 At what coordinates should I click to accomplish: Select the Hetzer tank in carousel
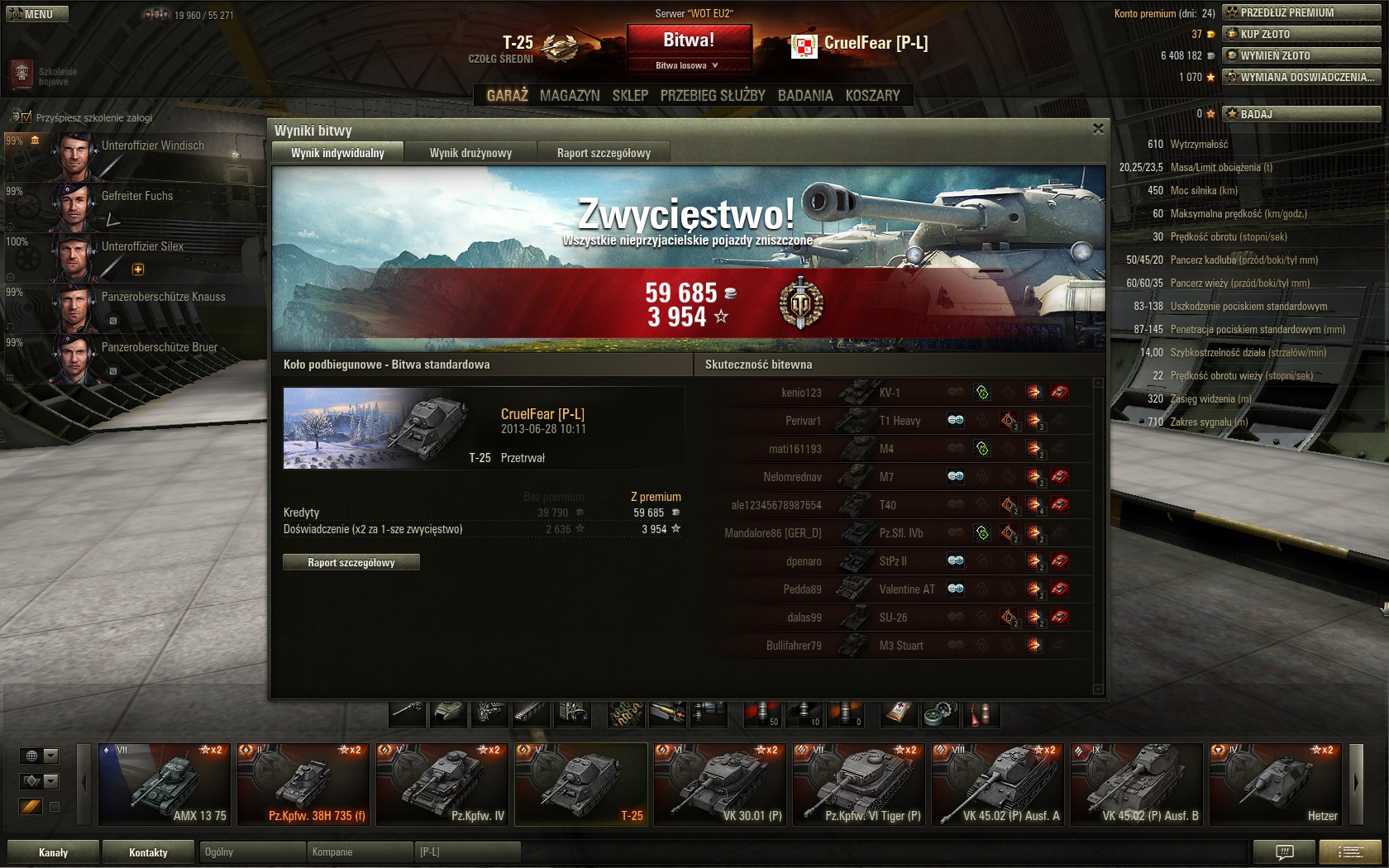click(x=1276, y=784)
